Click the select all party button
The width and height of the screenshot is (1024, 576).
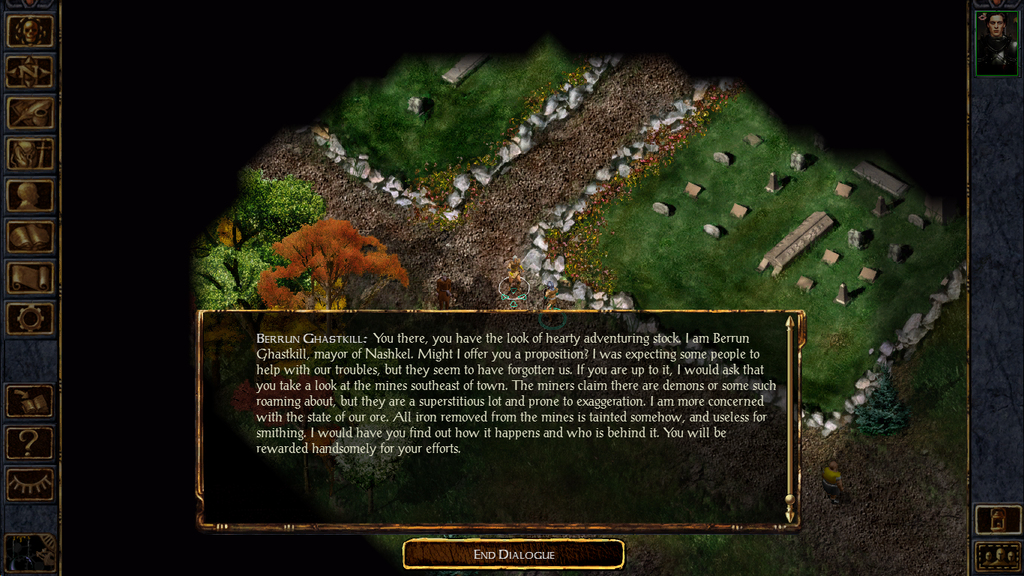coord(996,556)
